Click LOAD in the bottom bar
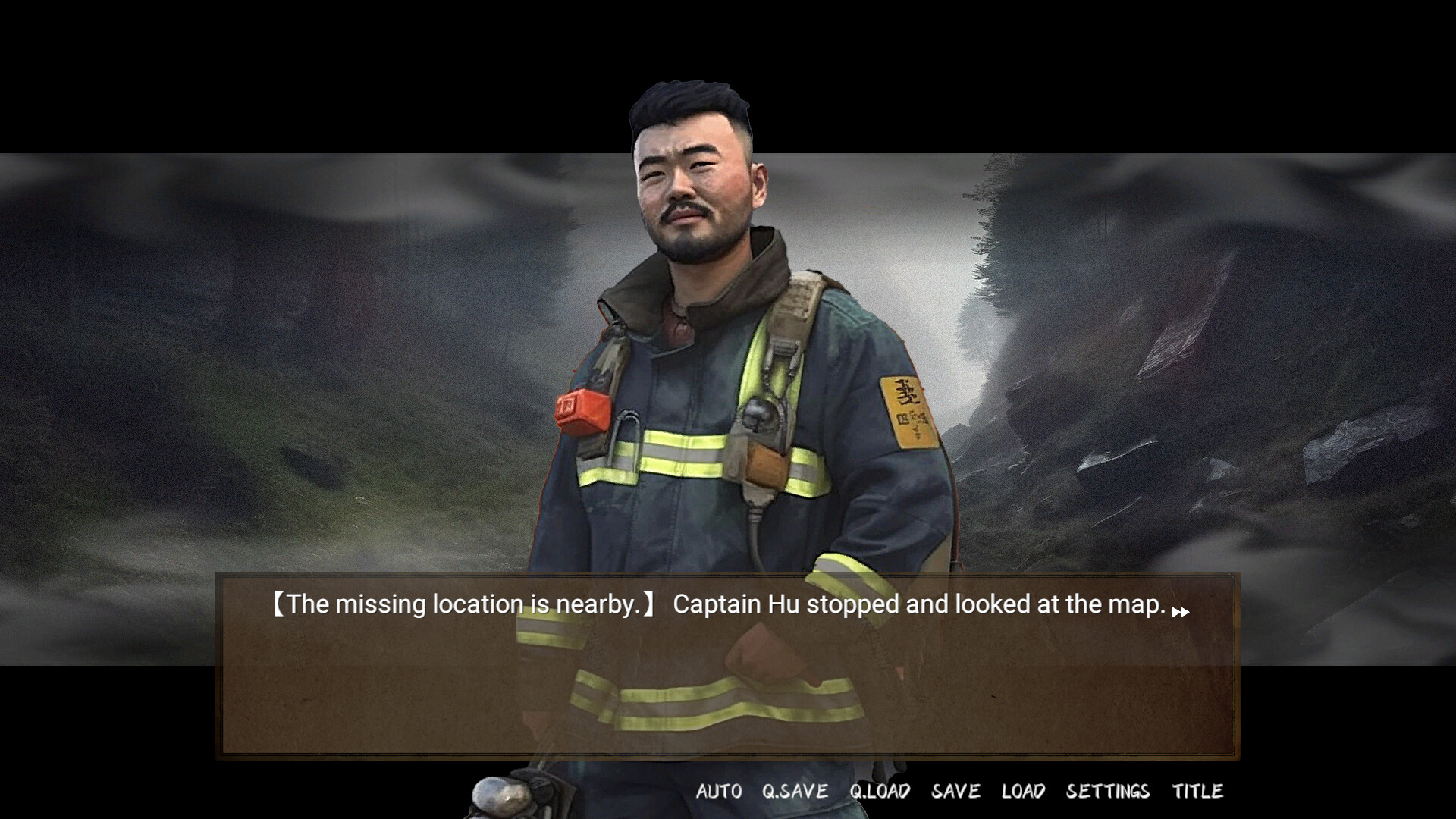 (x=1024, y=791)
